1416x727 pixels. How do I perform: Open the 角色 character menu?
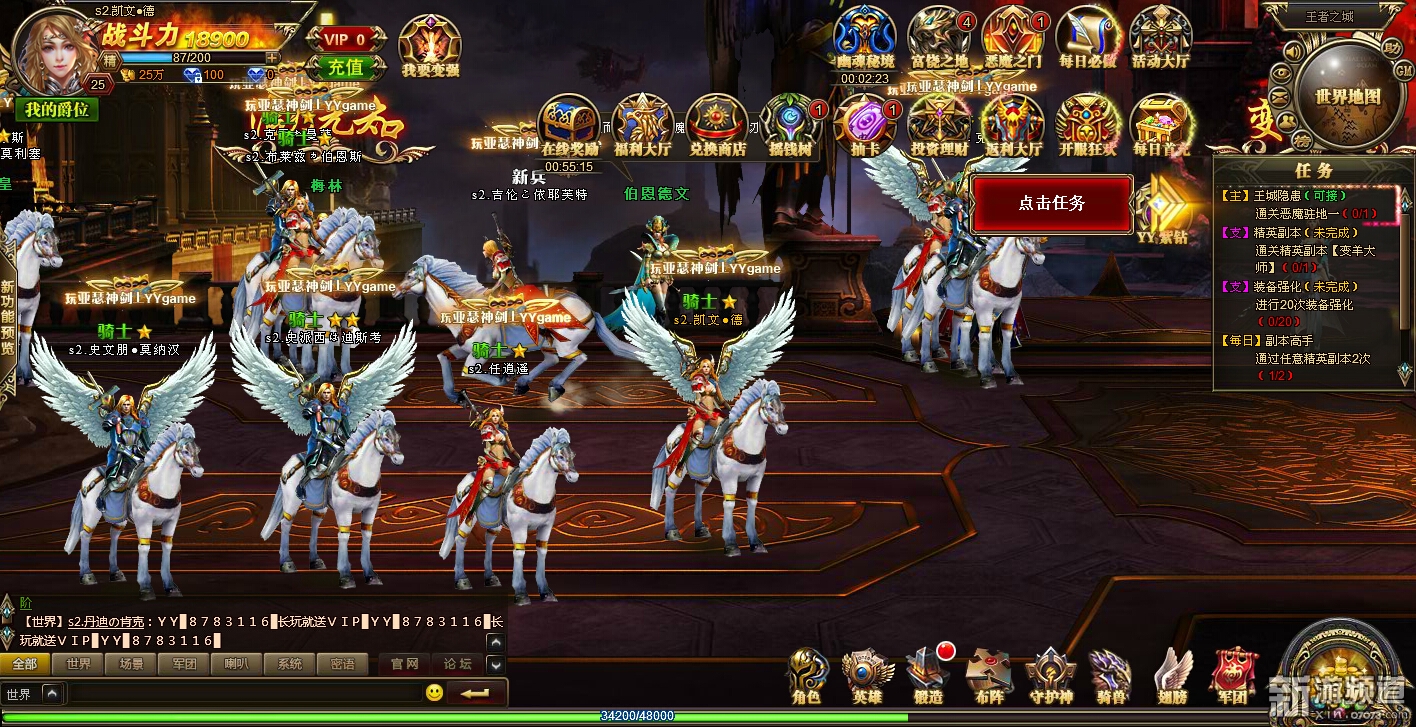(x=807, y=675)
